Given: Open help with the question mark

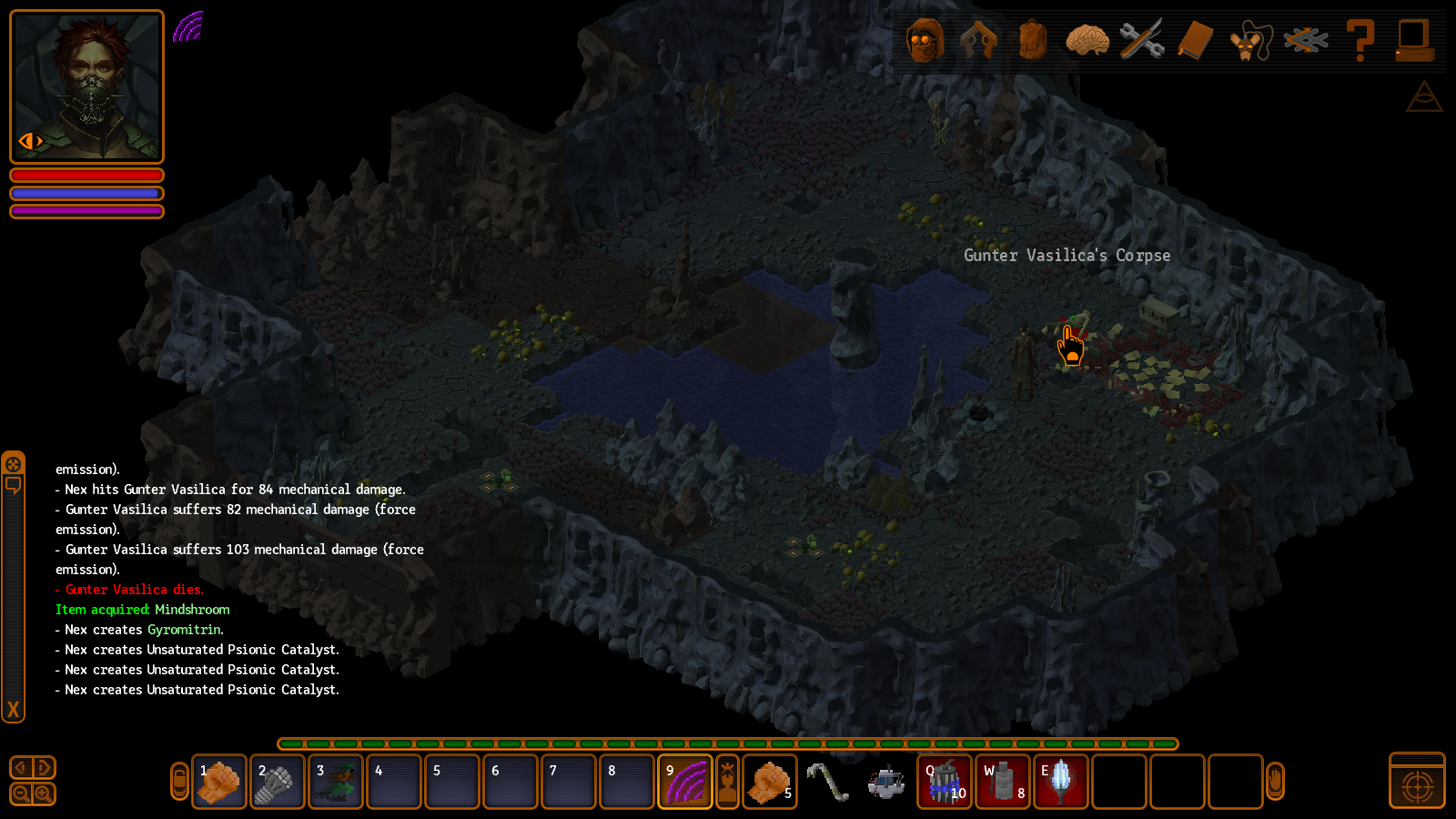Looking at the screenshot, I should [x=1360, y=41].
